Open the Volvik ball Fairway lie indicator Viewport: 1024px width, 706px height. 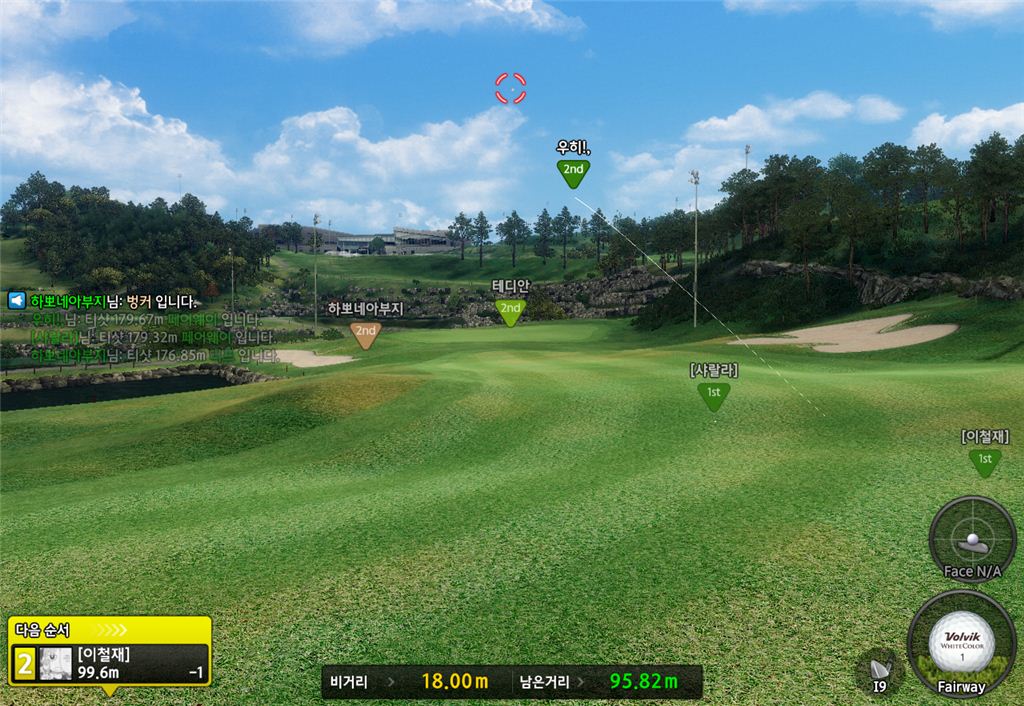pyautogui.click(x=961, y=643)
